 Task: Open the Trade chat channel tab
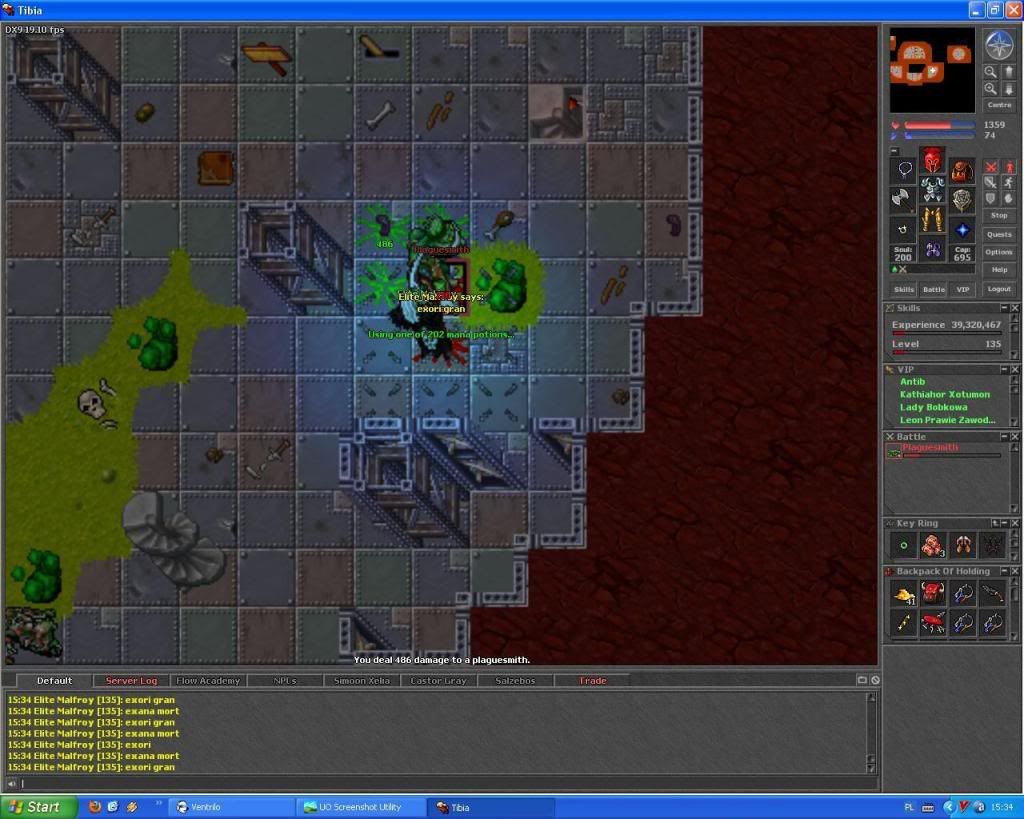click(x=592, y=681)
